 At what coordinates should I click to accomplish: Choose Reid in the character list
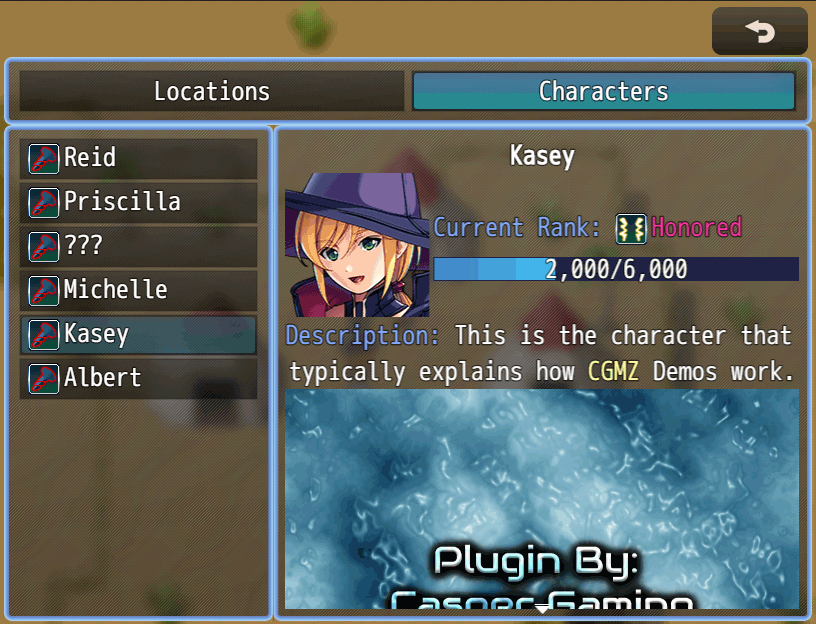tap(138, 158)
